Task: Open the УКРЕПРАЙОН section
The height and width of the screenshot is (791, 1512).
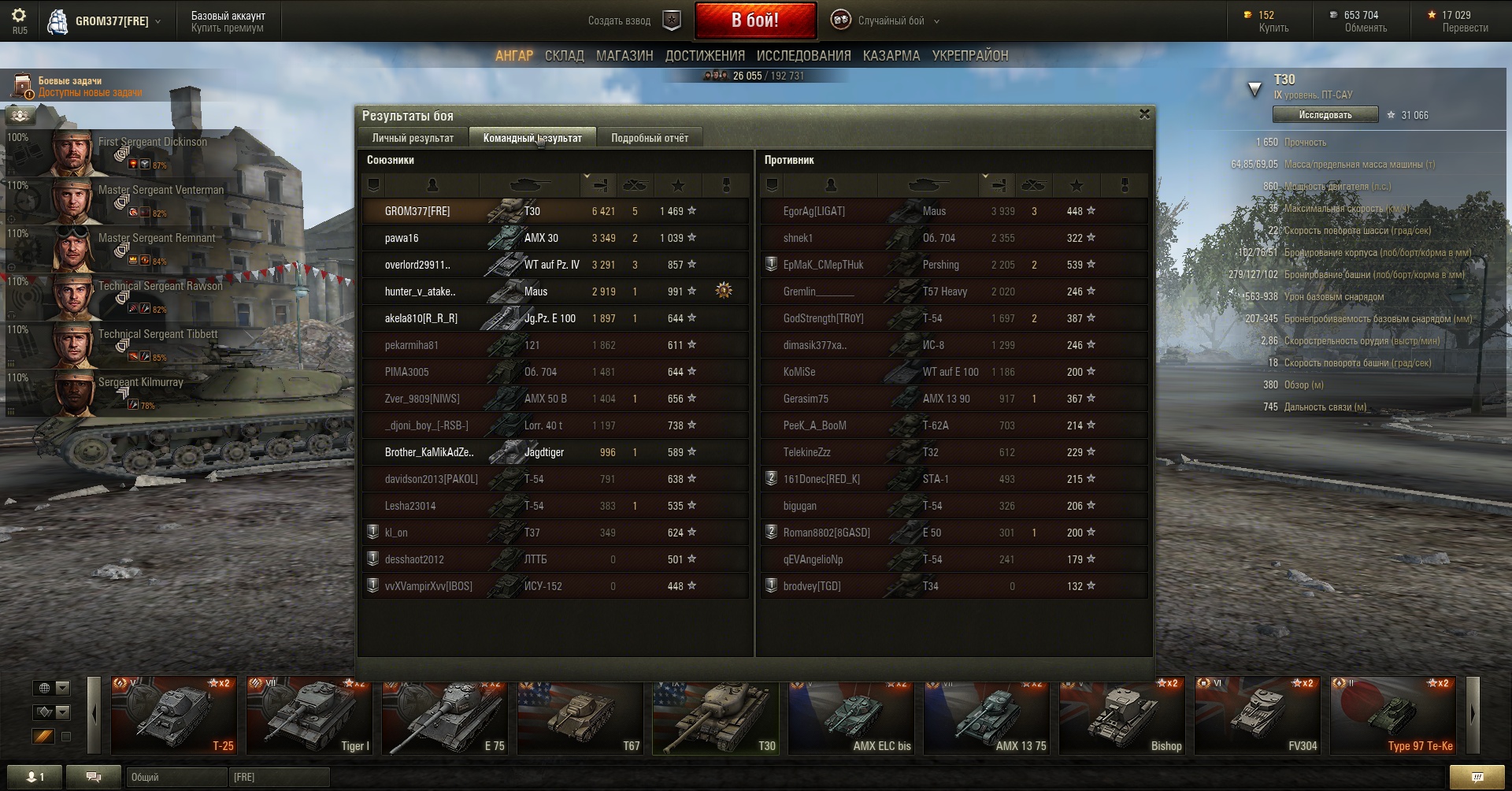Action: click(x=969, y=56)
